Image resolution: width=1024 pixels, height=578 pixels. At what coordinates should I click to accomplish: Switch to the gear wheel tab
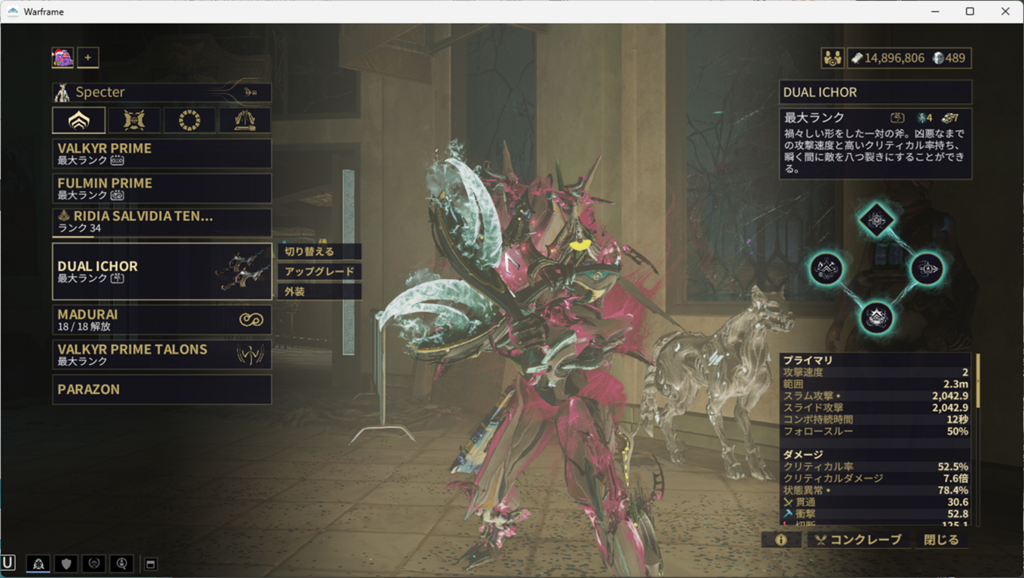[189, 121]
